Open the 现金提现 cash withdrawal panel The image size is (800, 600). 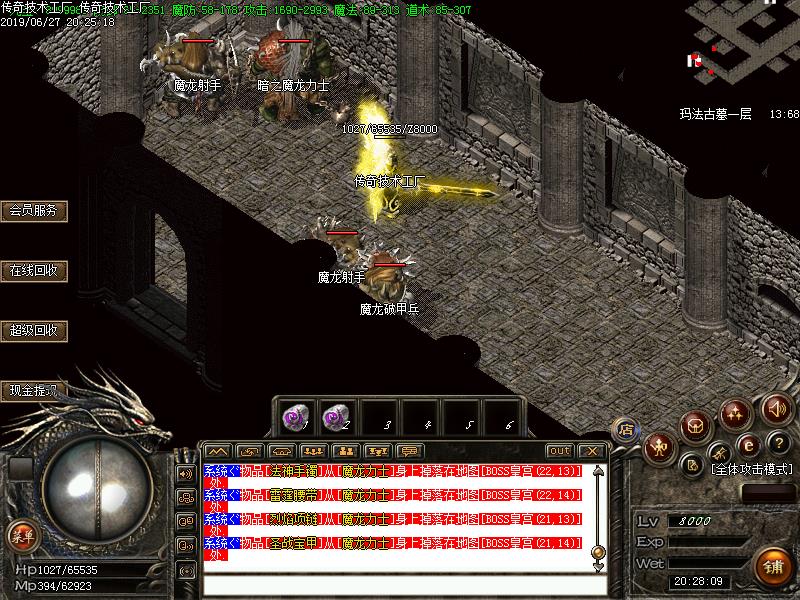pyautogui.click(x=33, y=391)
